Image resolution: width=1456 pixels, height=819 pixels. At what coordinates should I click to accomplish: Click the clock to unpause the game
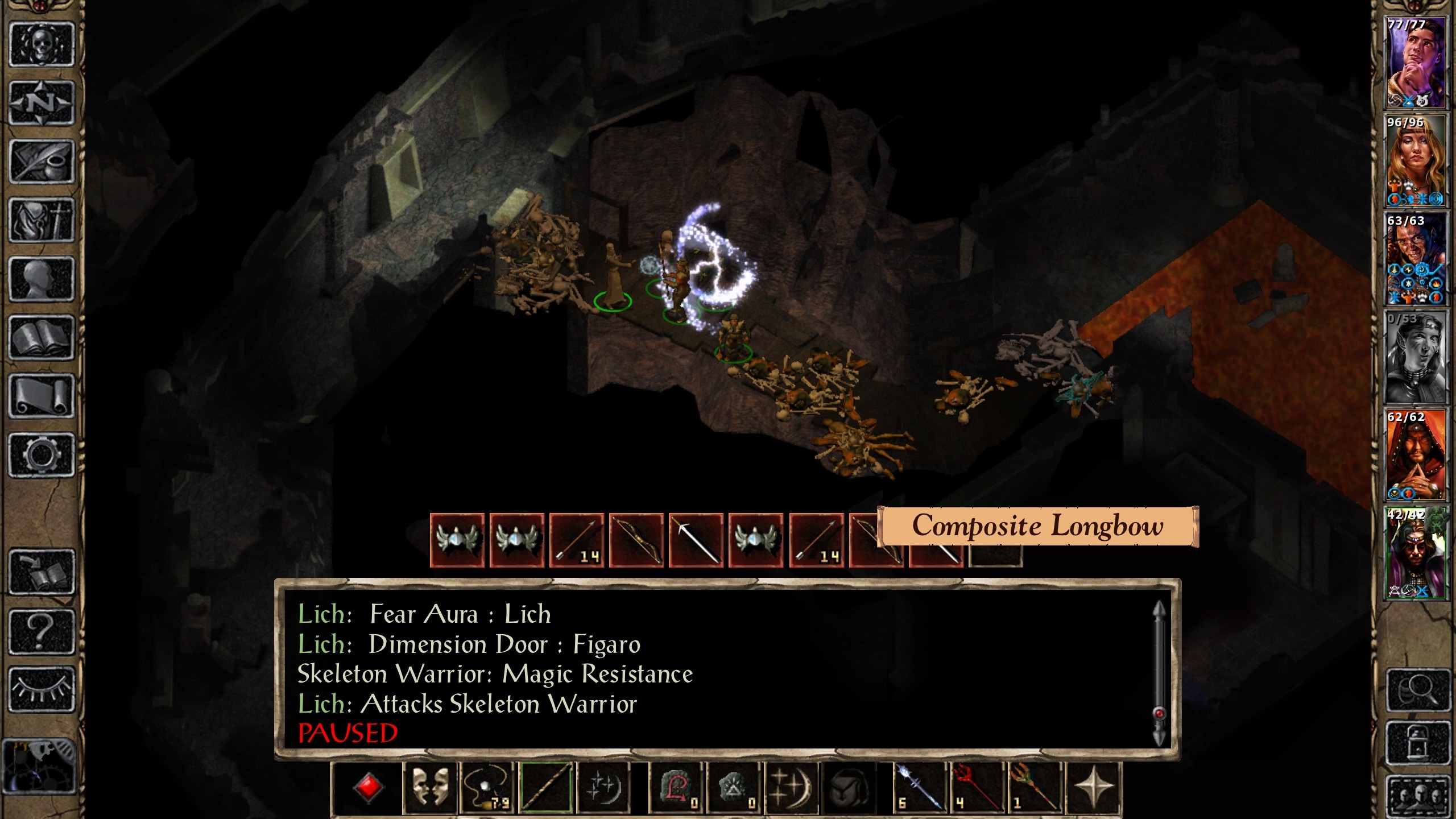tap(39, 766)
